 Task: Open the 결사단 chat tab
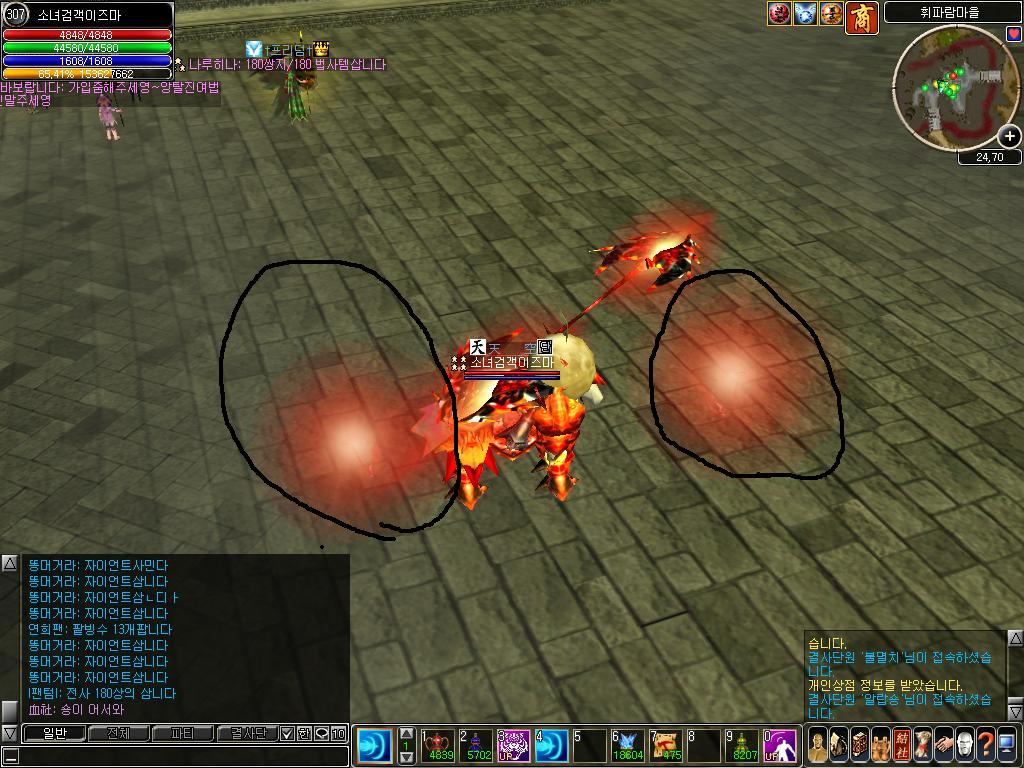coord(247,734)
